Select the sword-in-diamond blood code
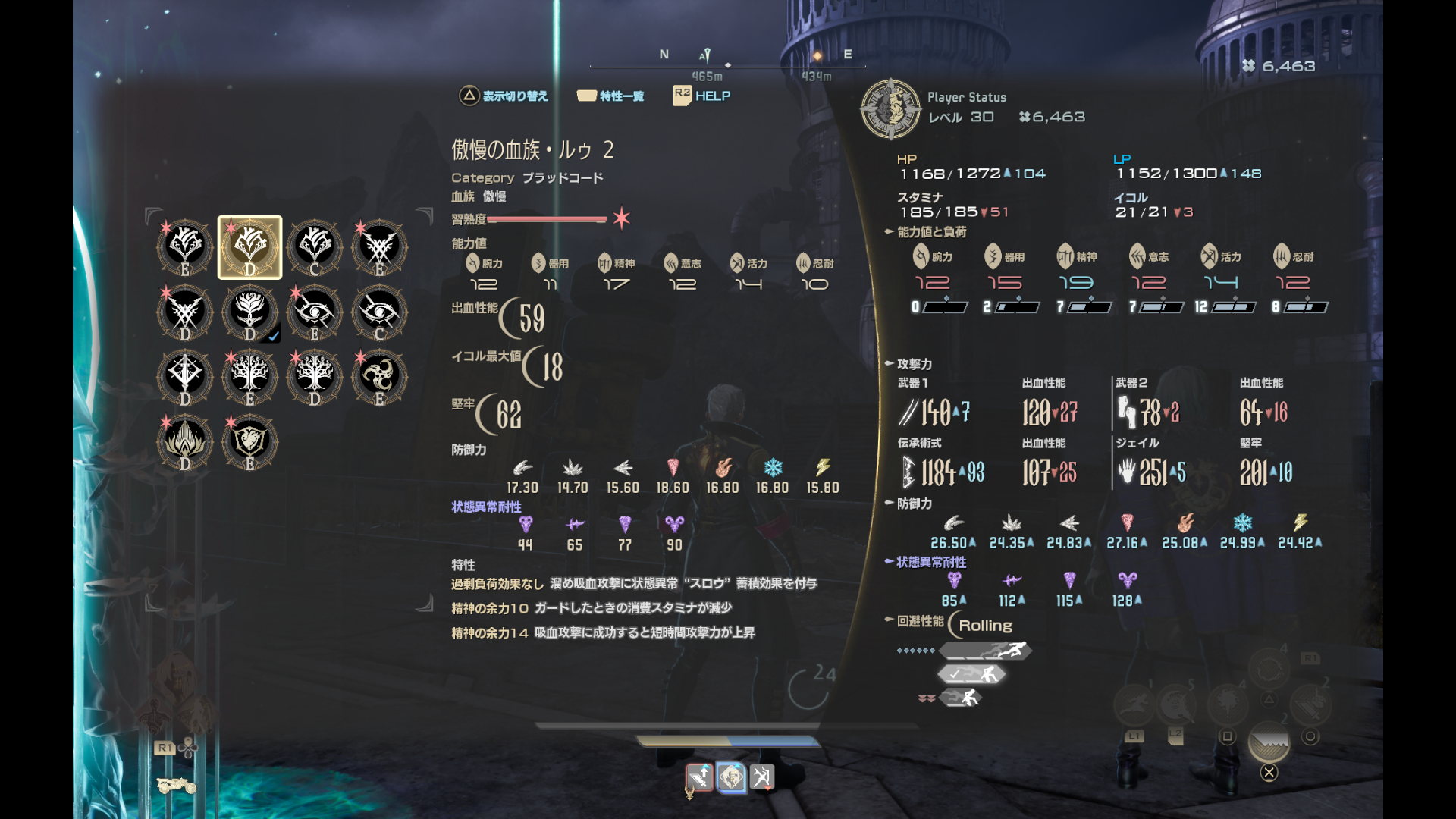 click(185, 376)
